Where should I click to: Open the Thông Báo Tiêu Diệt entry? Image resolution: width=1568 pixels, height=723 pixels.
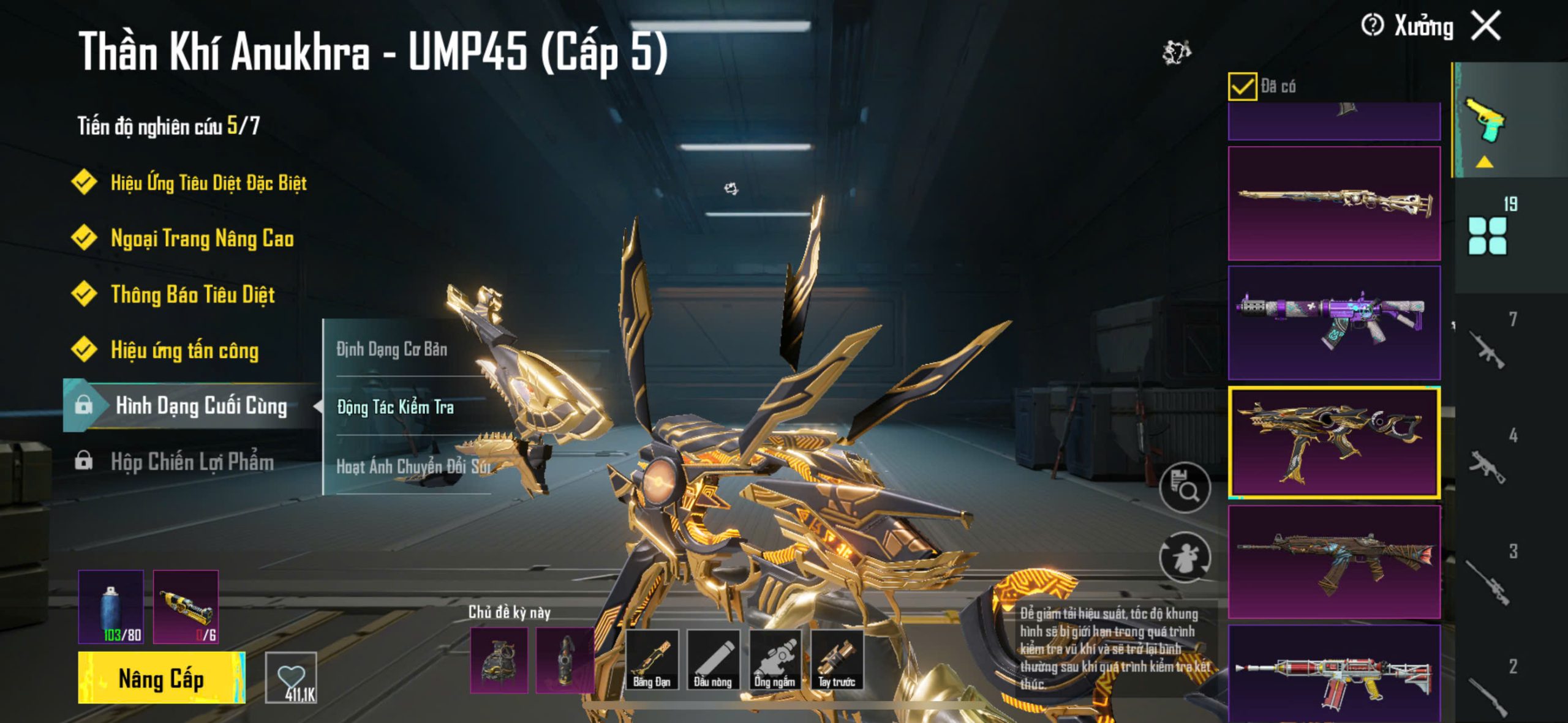(x=192, y=294)
